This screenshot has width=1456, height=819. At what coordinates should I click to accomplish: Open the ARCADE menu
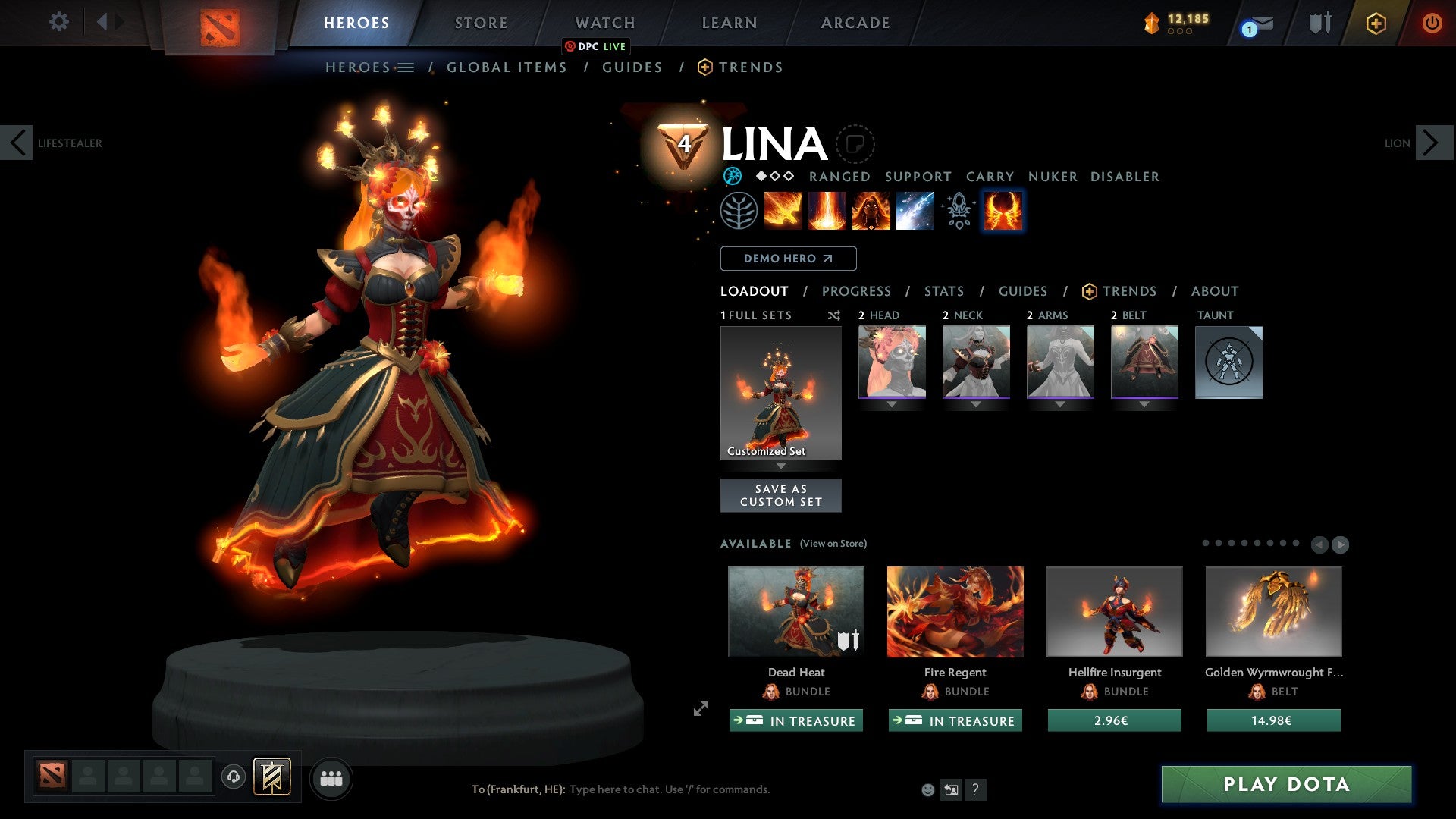click(x=855, y=22)
